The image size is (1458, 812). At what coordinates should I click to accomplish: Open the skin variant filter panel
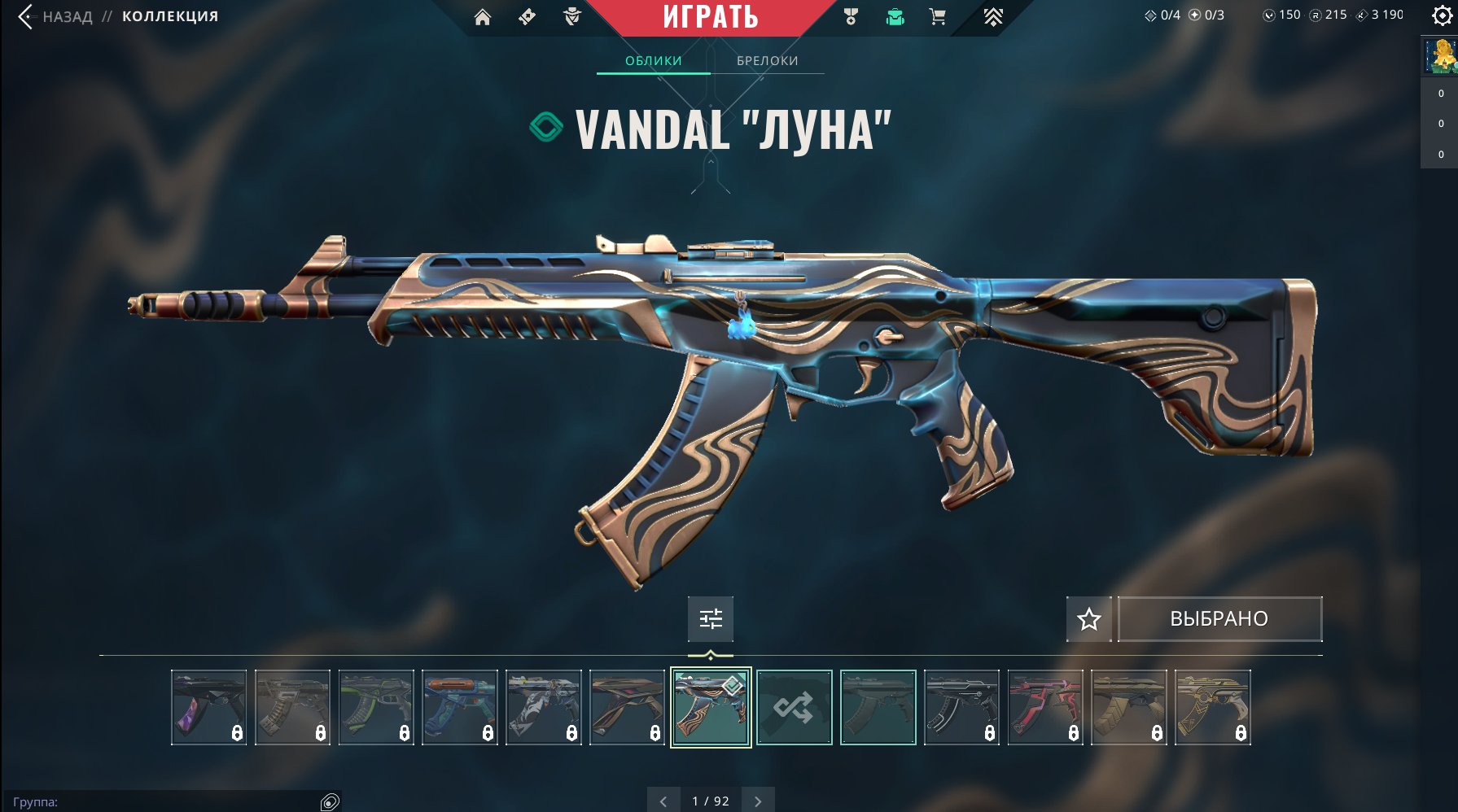711,618
